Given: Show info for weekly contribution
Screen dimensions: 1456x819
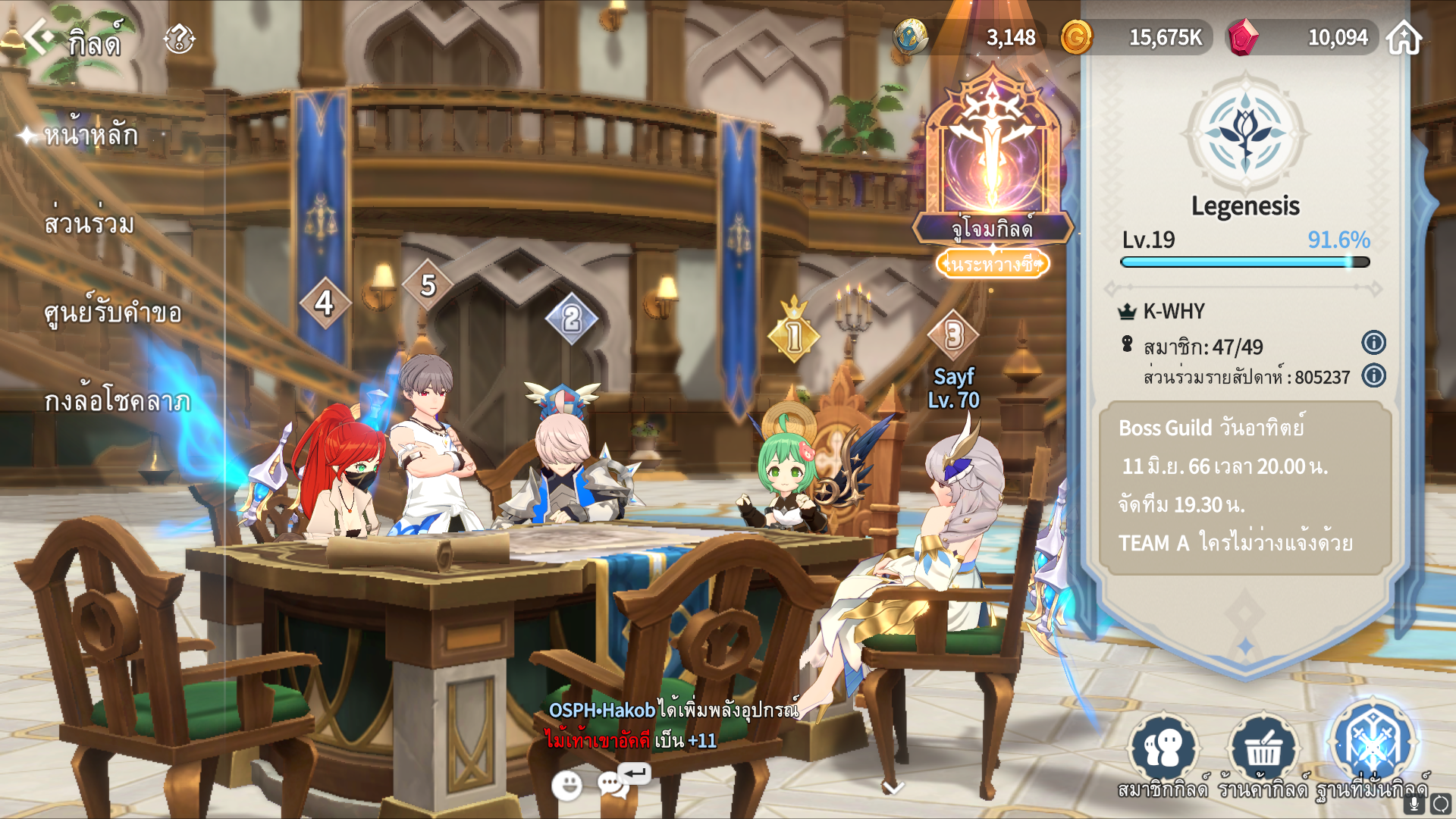Looking at the screenshot, I should coord(1373,376).
